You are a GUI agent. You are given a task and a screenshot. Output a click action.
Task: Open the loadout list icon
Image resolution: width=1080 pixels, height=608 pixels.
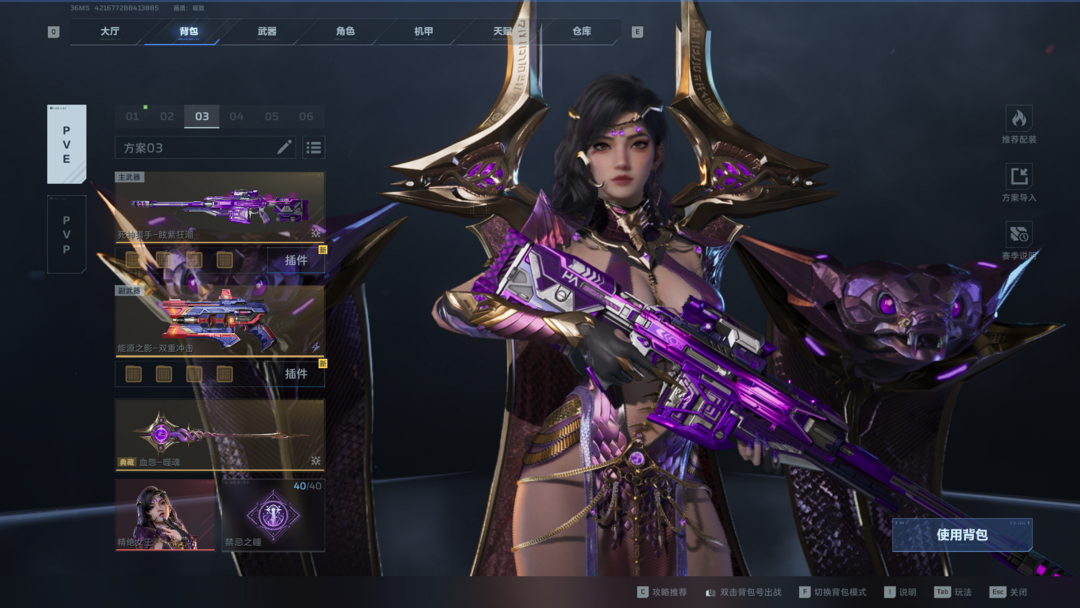pos(314,147)
